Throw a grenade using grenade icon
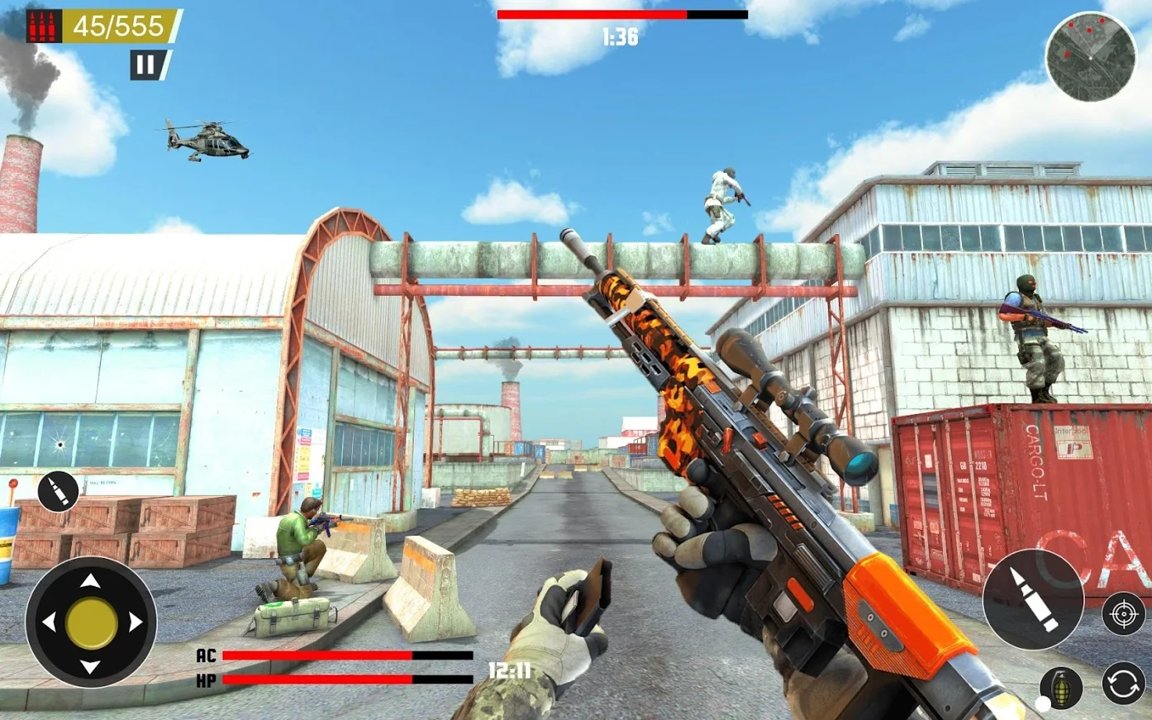The width and height of the screenshot is (1152, 720). coord(1060,687)
